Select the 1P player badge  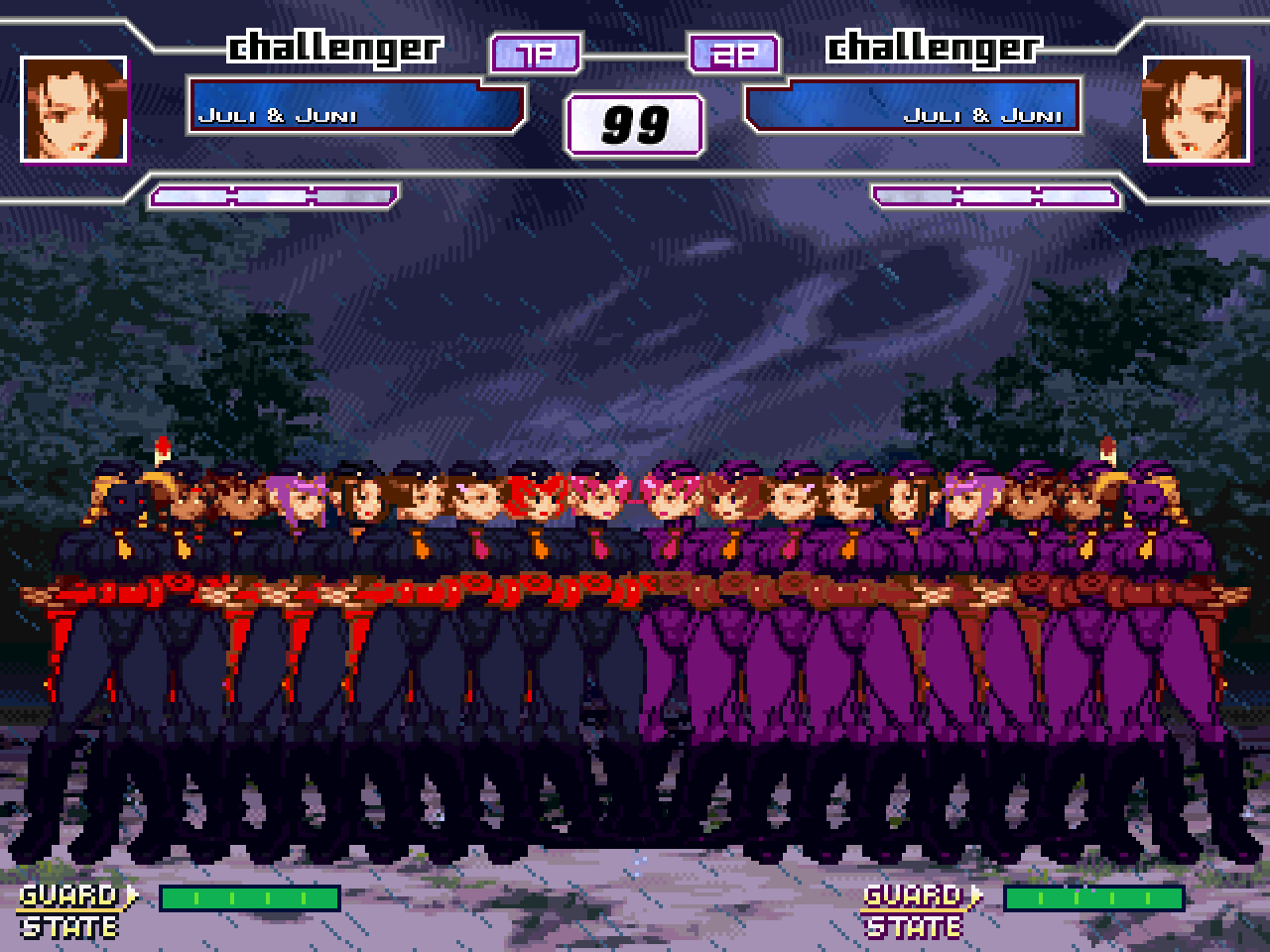point(533,55)
